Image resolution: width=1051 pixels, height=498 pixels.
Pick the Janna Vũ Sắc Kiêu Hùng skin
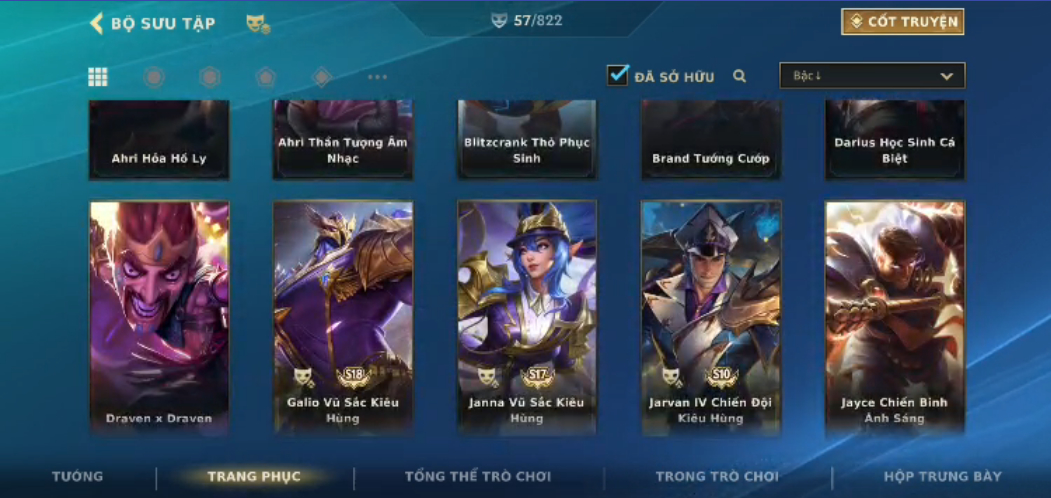click(x=527, y=317)
